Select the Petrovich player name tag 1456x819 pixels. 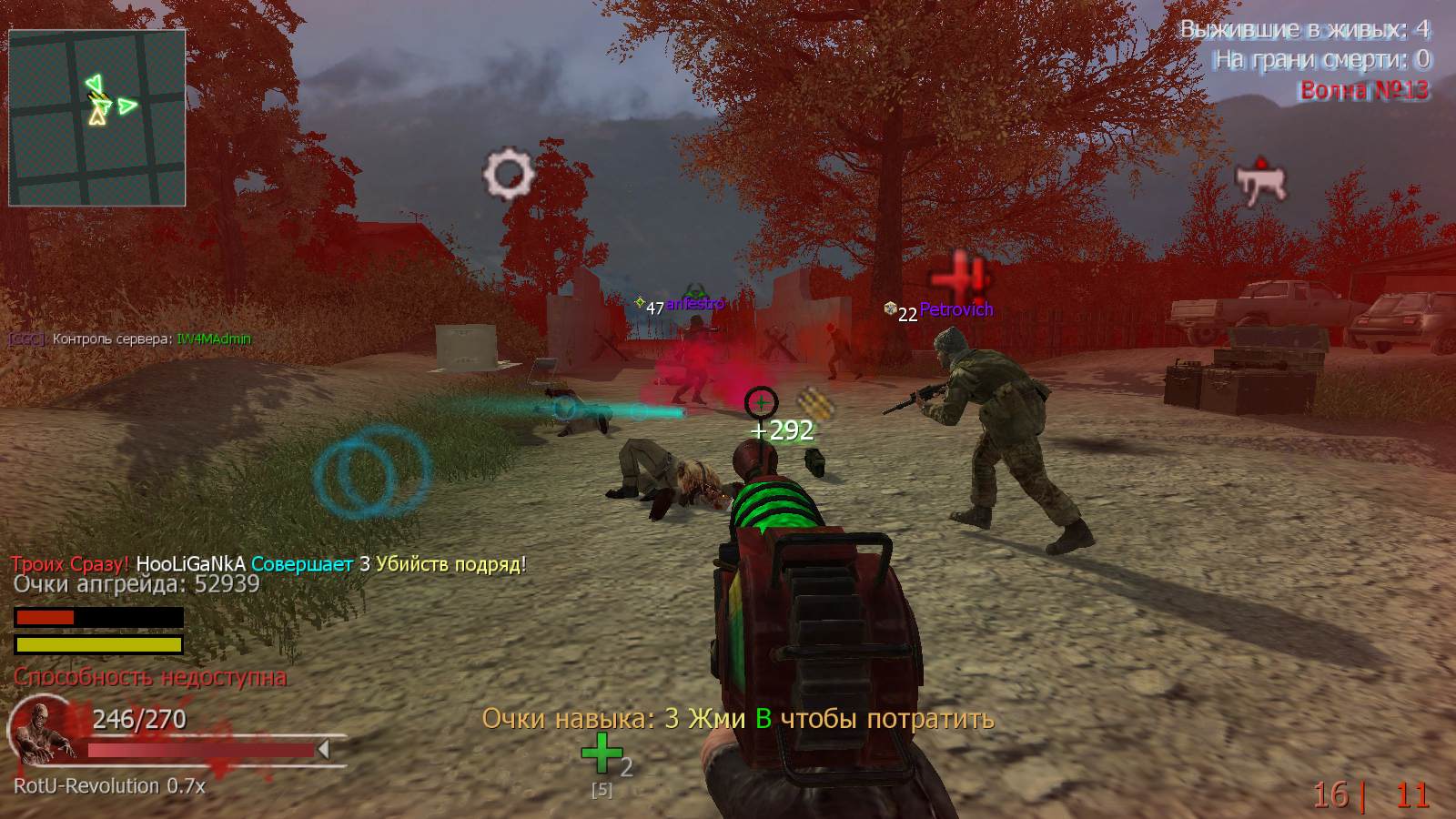pos(955,310)
